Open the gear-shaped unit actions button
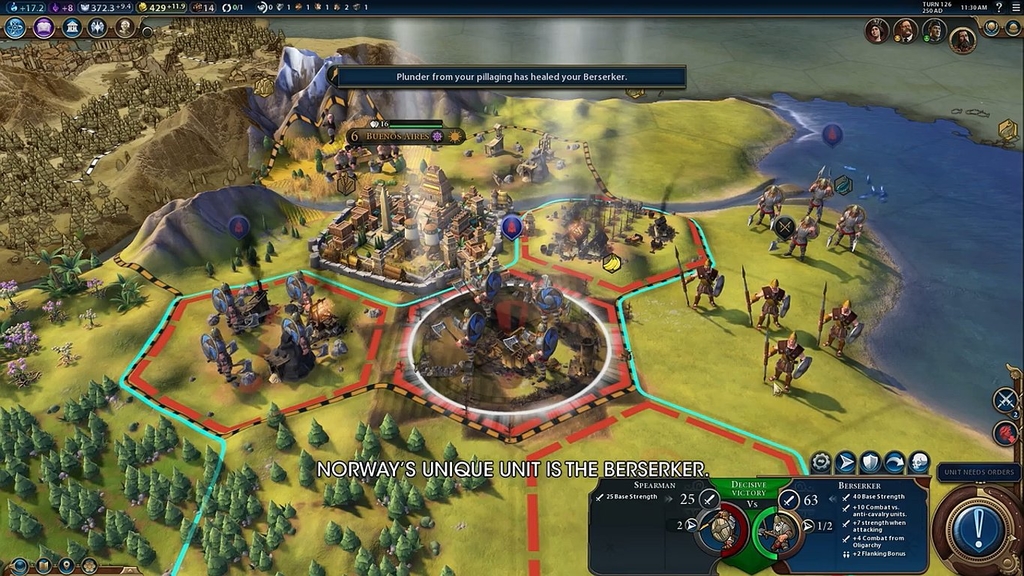Screen dimensions: 1024x576 pyautogui.click(x=822, y=462)
